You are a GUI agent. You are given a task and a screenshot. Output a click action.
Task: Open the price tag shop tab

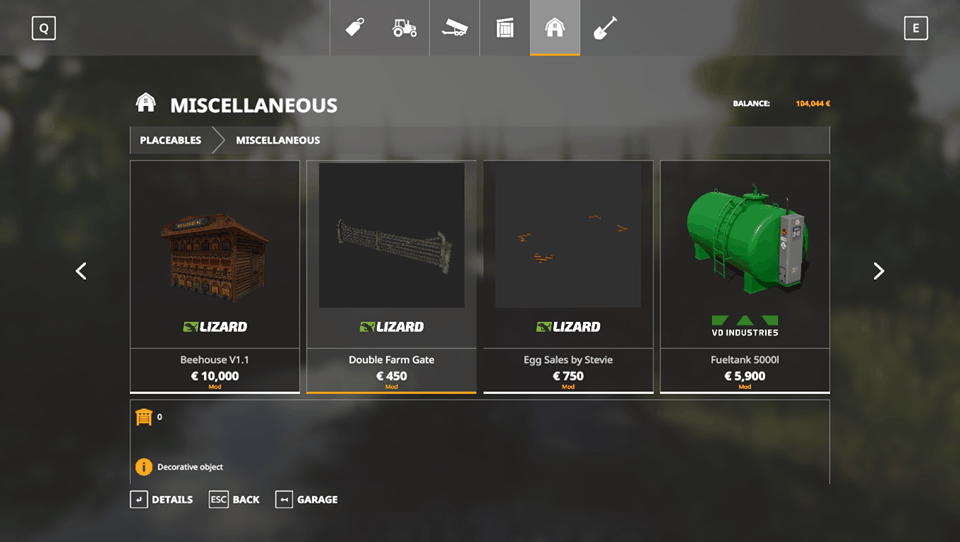point(355,28)
